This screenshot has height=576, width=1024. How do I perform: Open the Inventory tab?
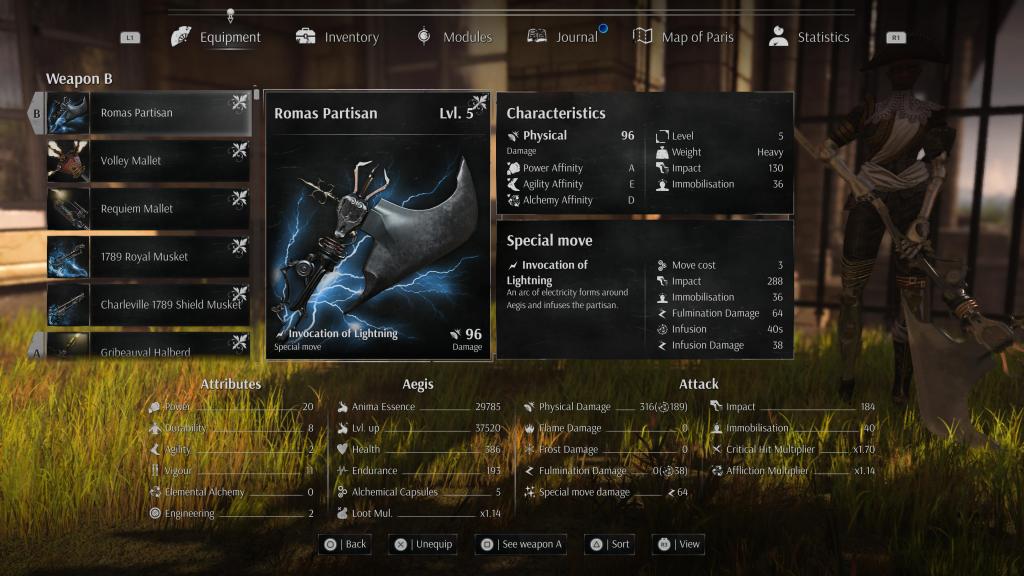pos(338,37)
